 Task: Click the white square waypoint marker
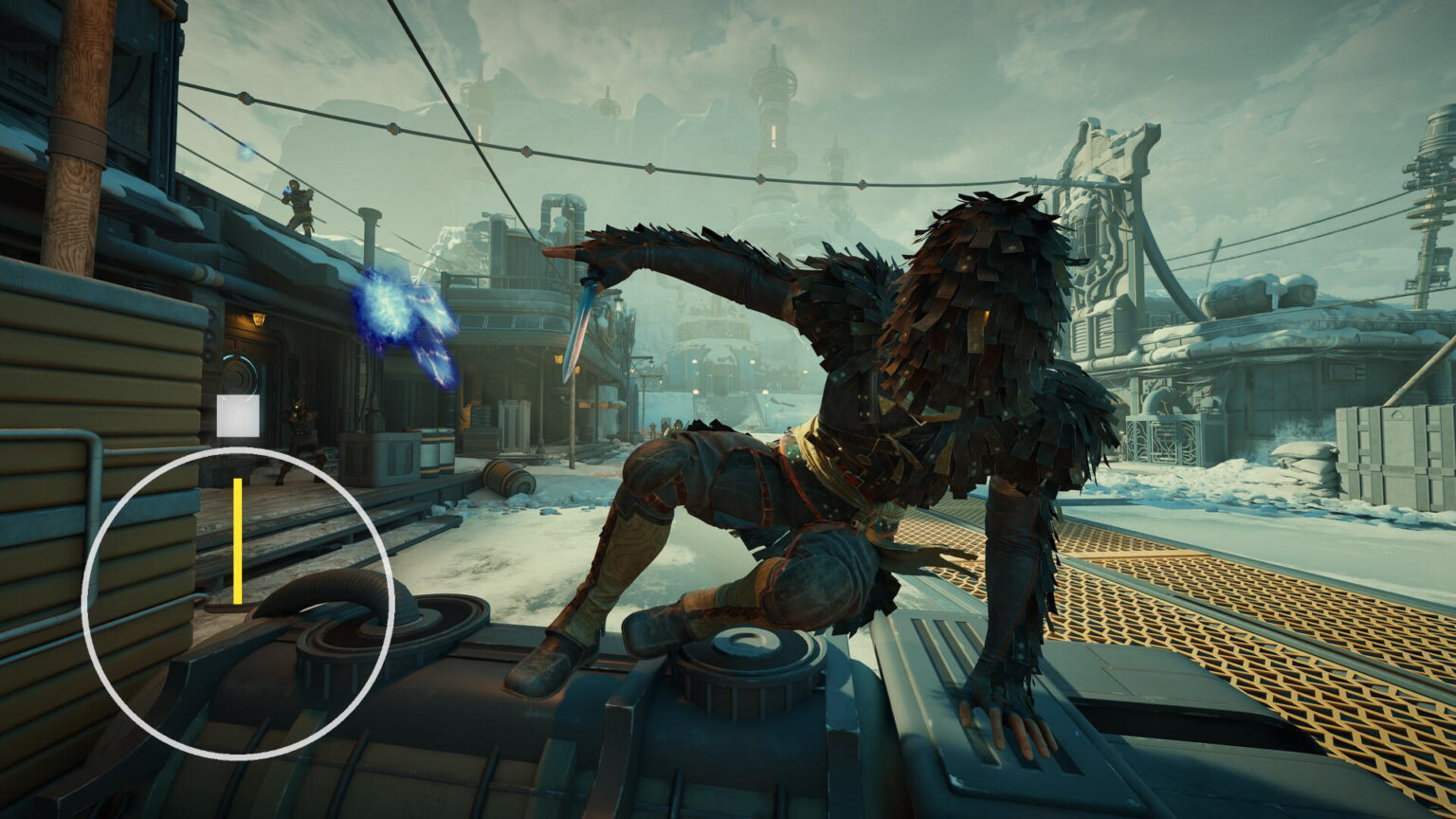tap(240, 412)
